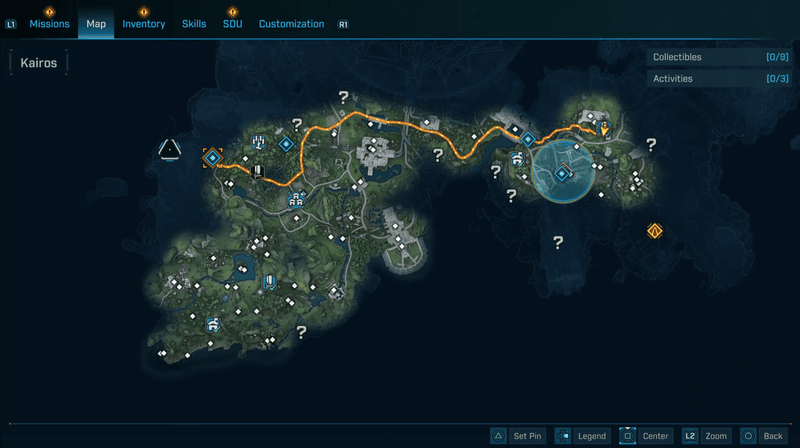Open the Missions tab
Screen dimensions: 800x448
point(49,24)
